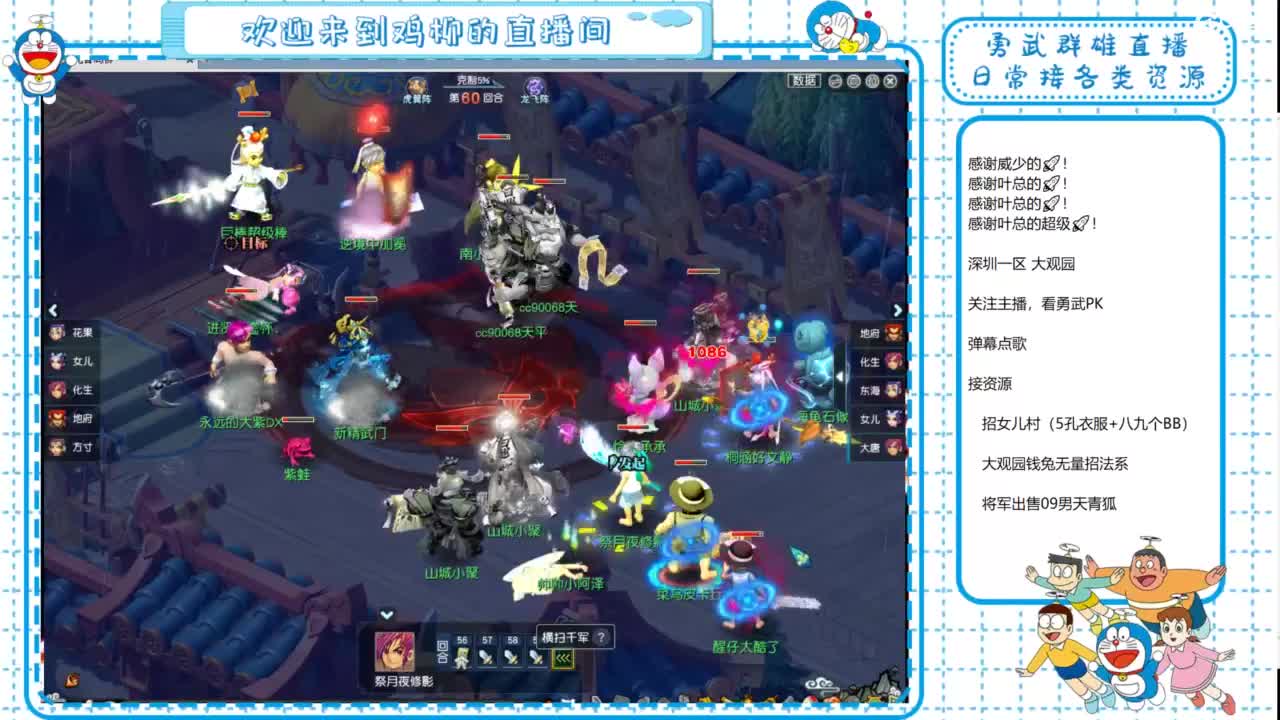Collapse the left party panel with its arrow

(53, 309)
